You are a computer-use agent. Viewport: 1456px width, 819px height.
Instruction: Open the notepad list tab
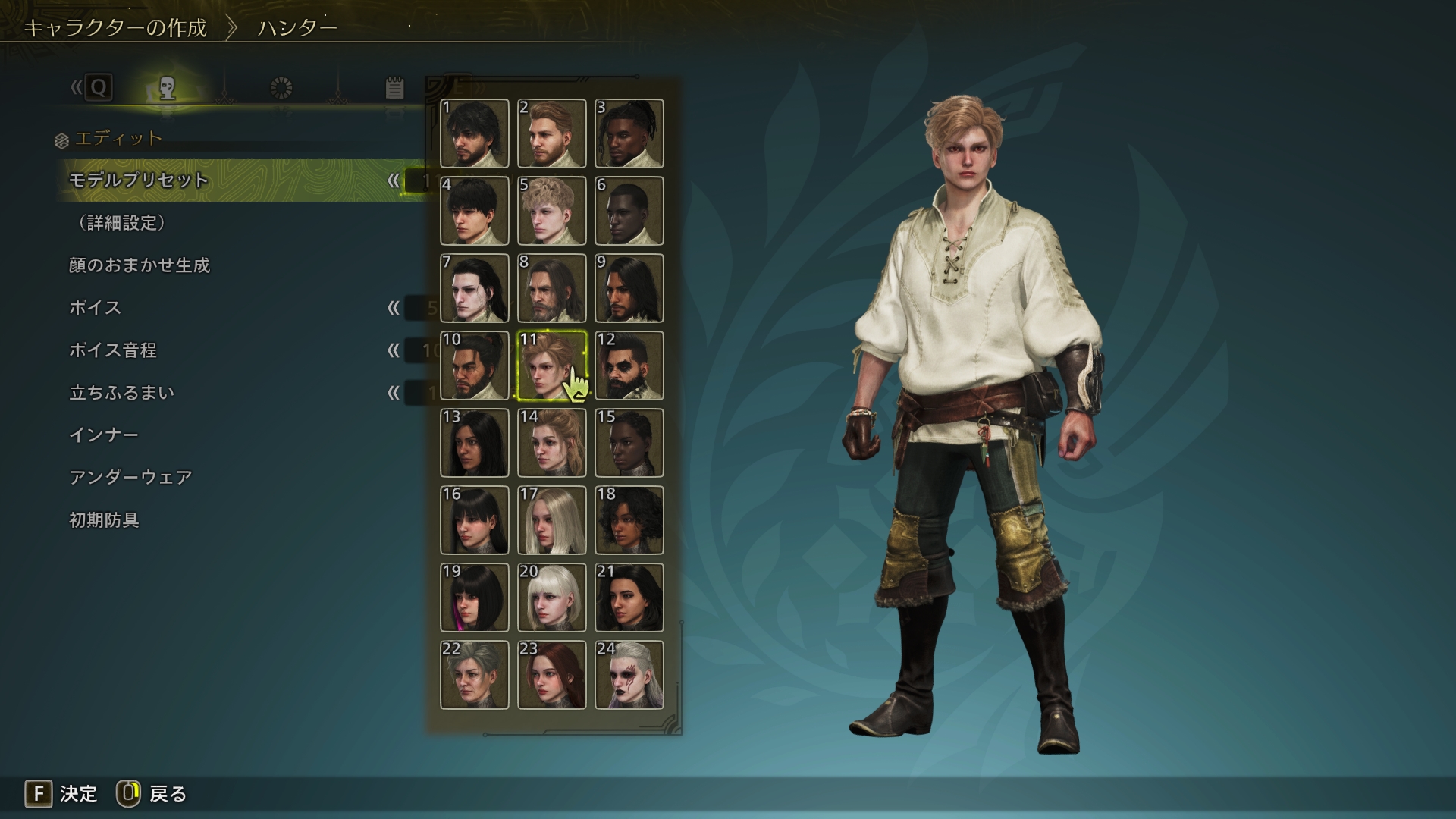(x=394, y=89)
